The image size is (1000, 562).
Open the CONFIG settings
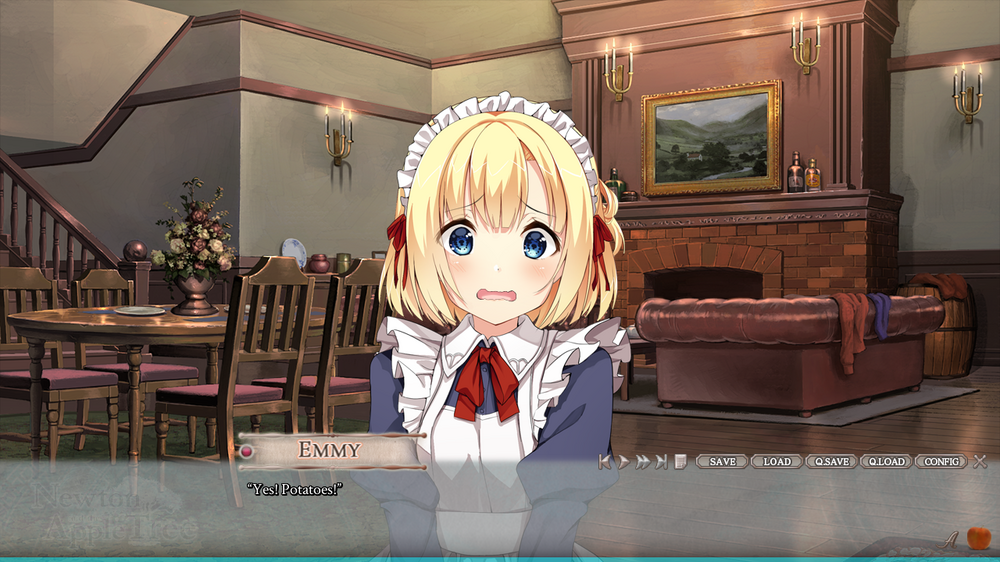[x=941, y=461]
